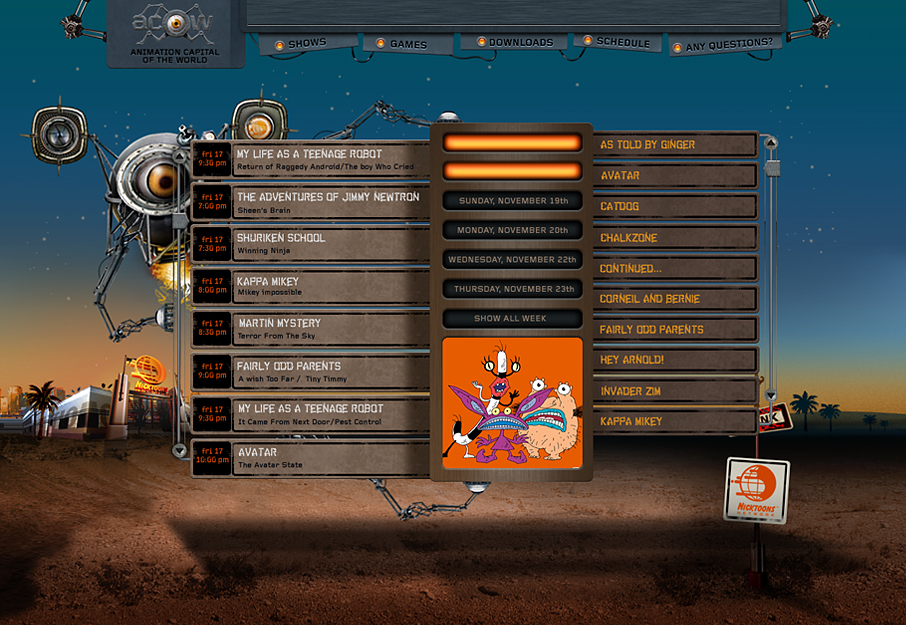Pick Thursday, November 23th schedule

point(512,289)
